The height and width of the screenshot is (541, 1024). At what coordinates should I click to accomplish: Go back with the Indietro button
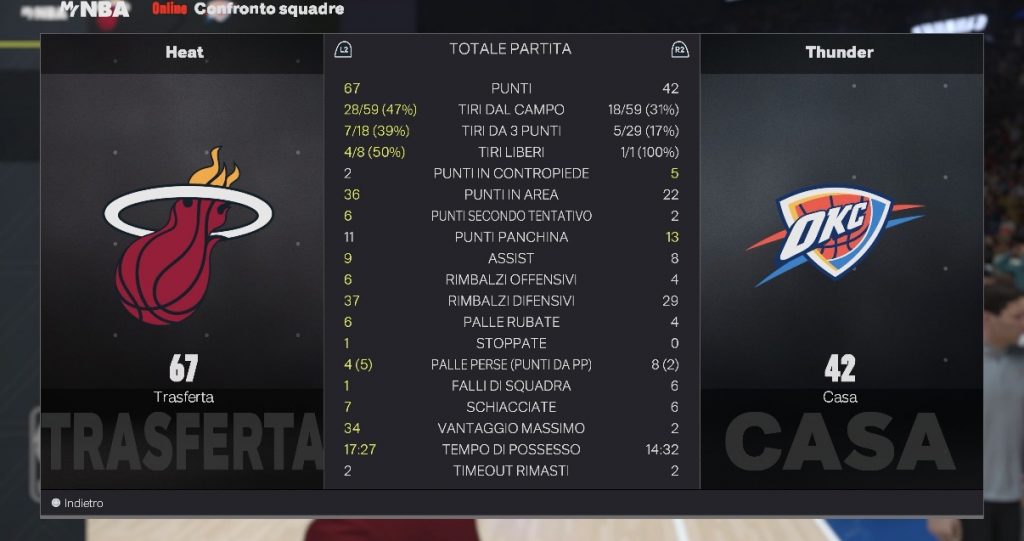click(x=78, y=503)
